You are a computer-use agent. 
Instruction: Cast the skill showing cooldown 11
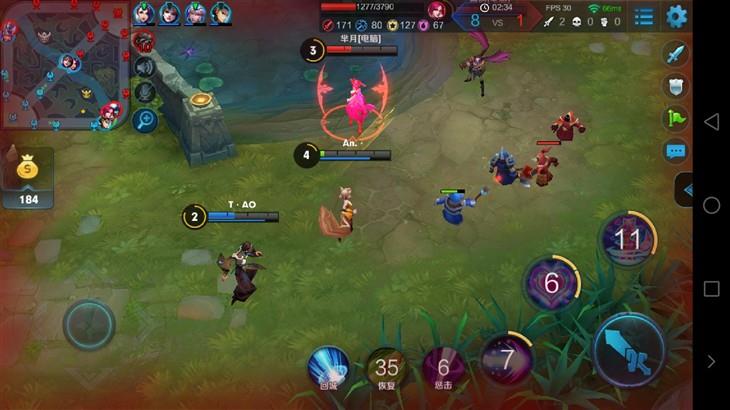coord(627,240)
